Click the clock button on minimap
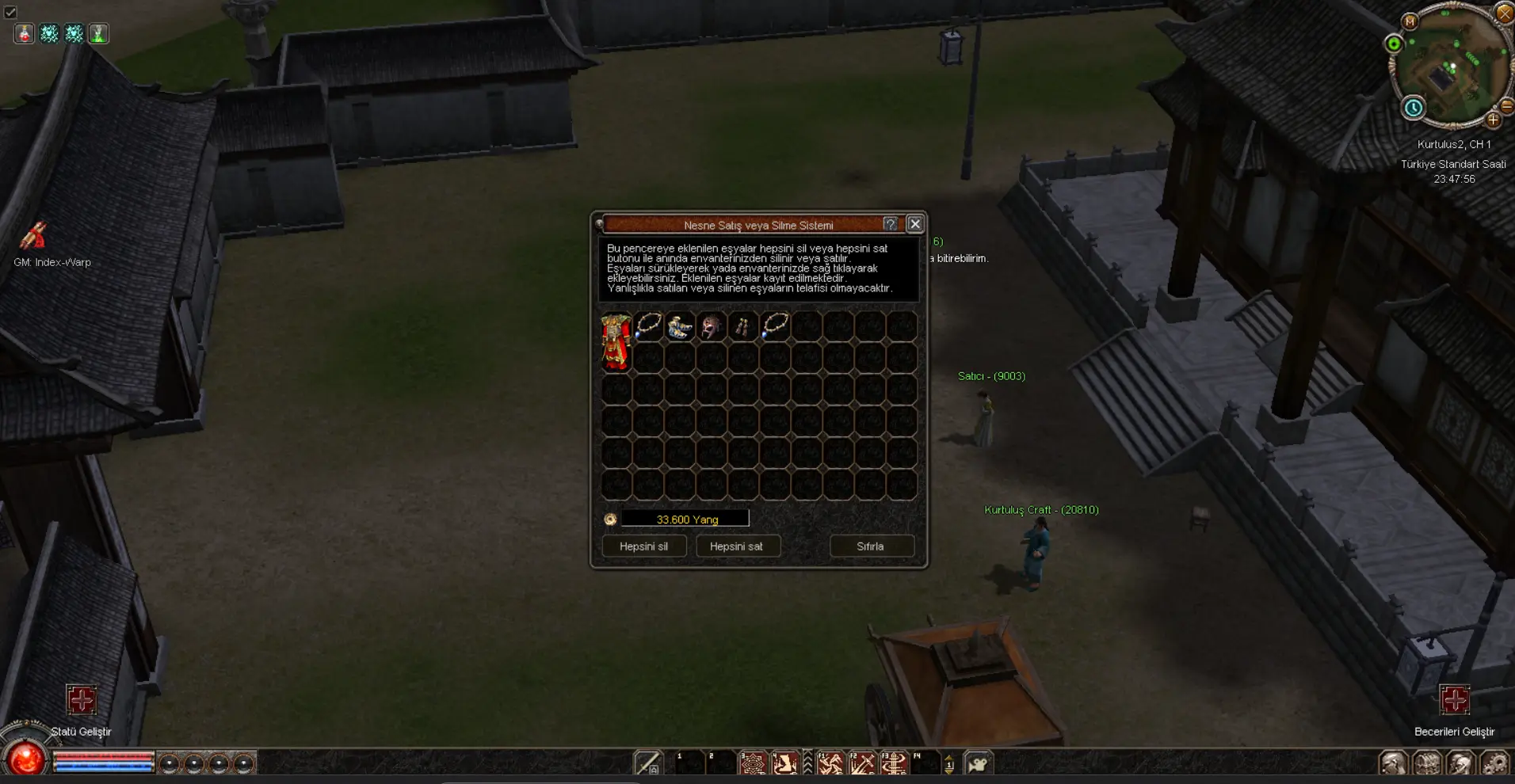This screenshot has width=1515, height=784. (1413, 108)
